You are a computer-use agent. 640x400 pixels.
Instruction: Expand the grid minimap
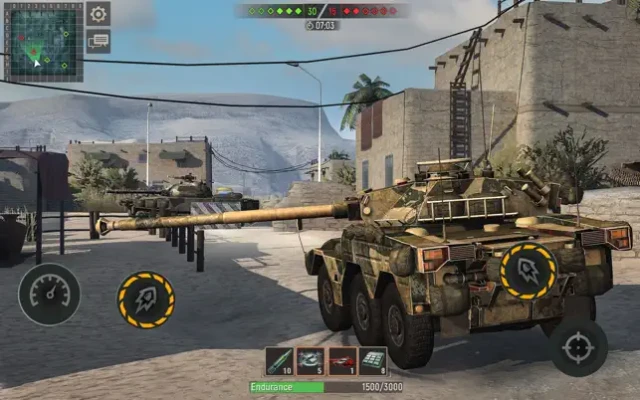(x=43, y=41)
